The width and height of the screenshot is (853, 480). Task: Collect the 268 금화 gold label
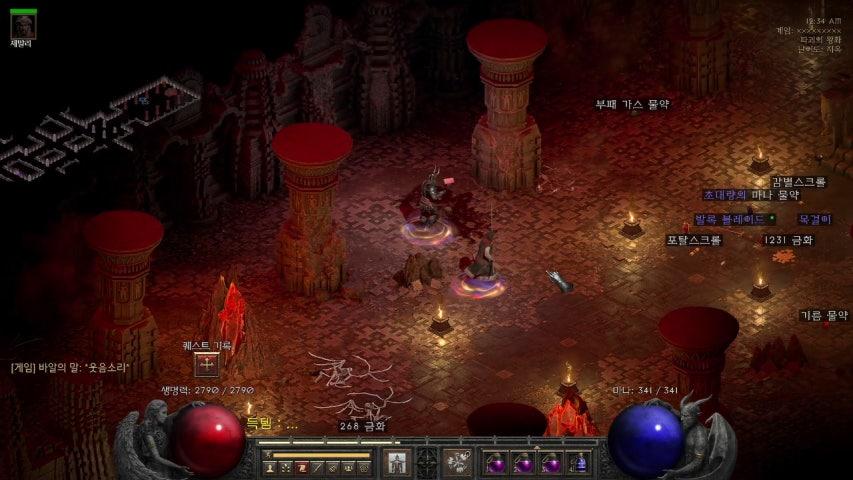coord(363,426)
